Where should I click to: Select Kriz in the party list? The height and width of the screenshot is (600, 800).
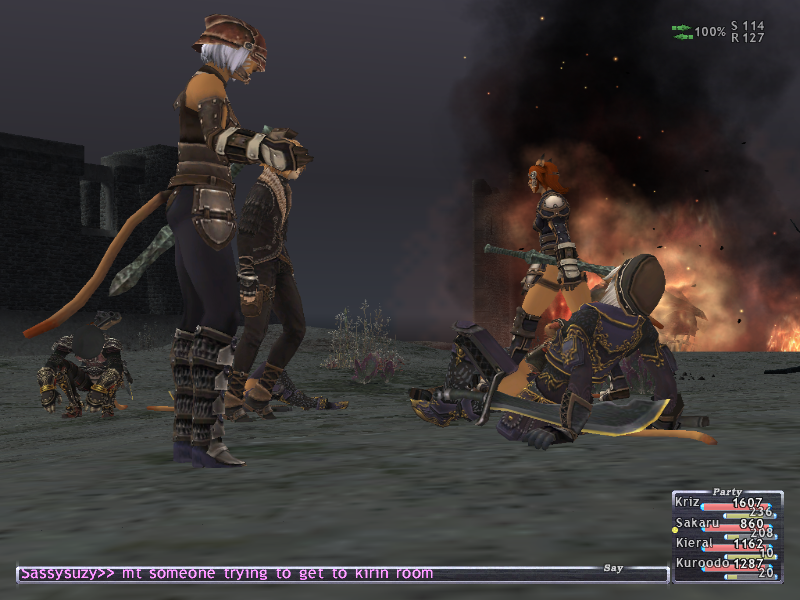click(689, 502)
